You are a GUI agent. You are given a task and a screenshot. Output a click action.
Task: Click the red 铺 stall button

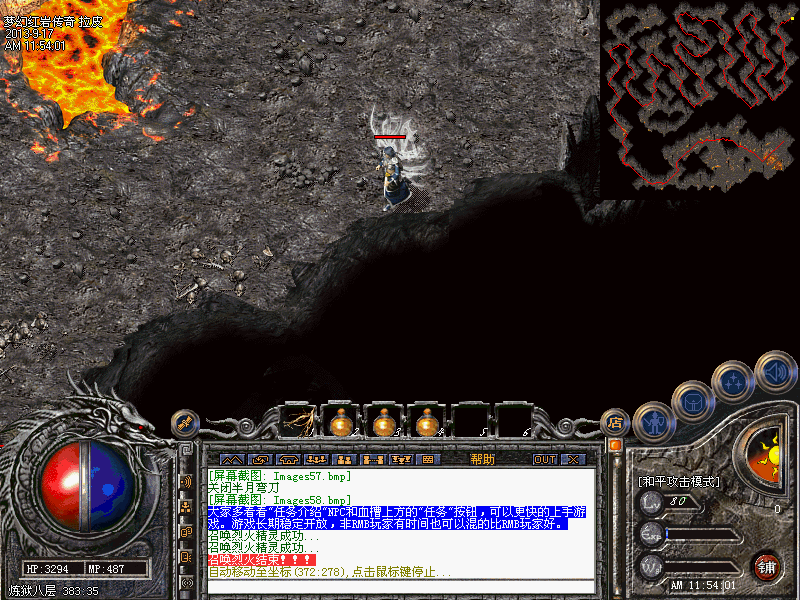767,567
